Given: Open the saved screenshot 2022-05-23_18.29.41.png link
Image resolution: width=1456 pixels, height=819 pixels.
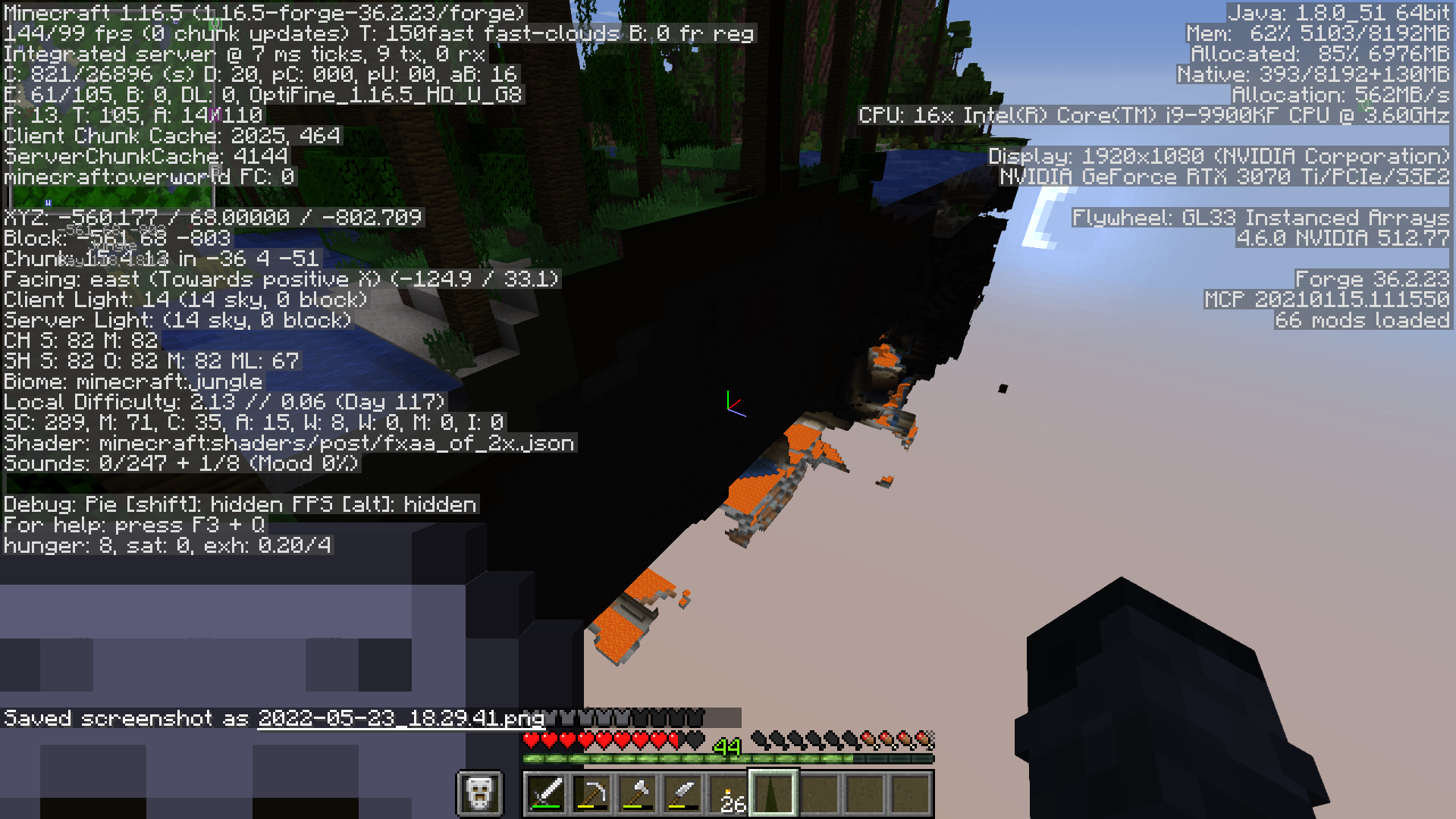Looking at the screenshot, I should pos(400,719).
